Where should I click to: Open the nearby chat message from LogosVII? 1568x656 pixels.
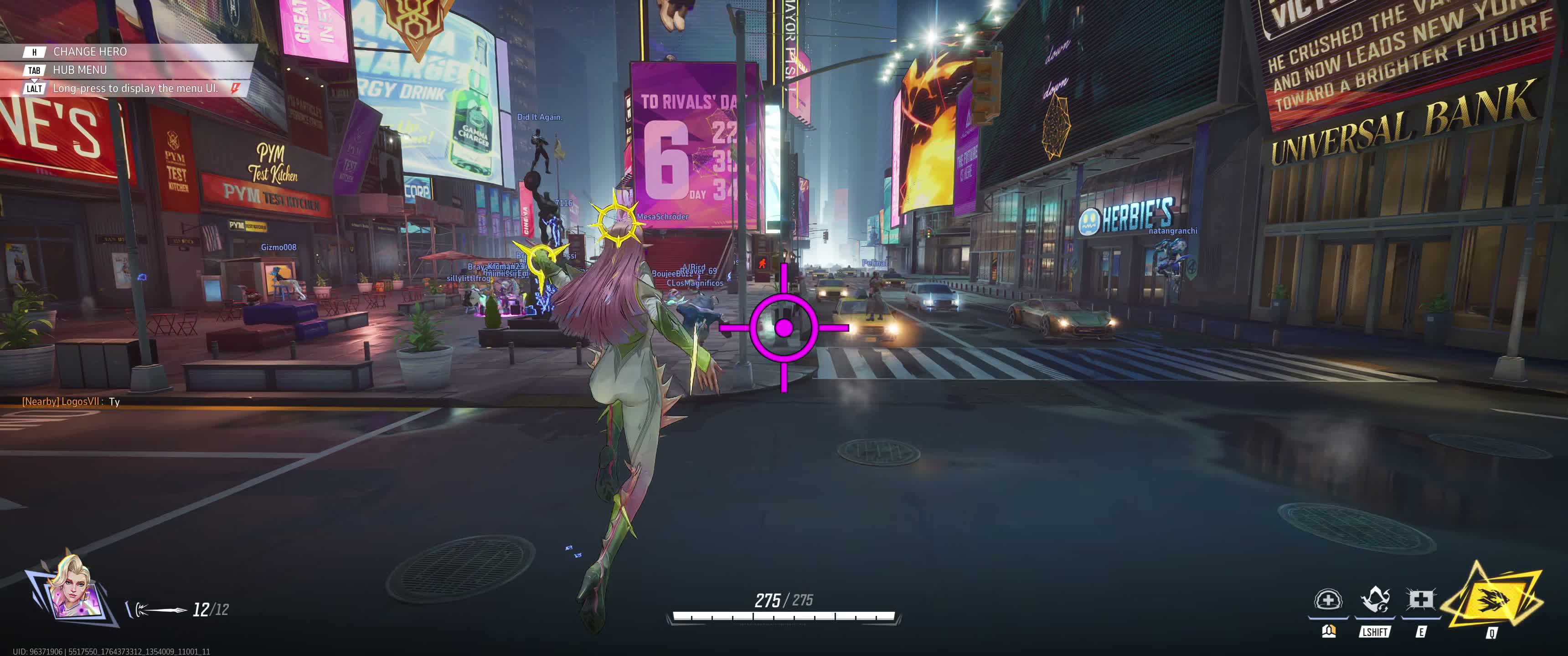71,402
